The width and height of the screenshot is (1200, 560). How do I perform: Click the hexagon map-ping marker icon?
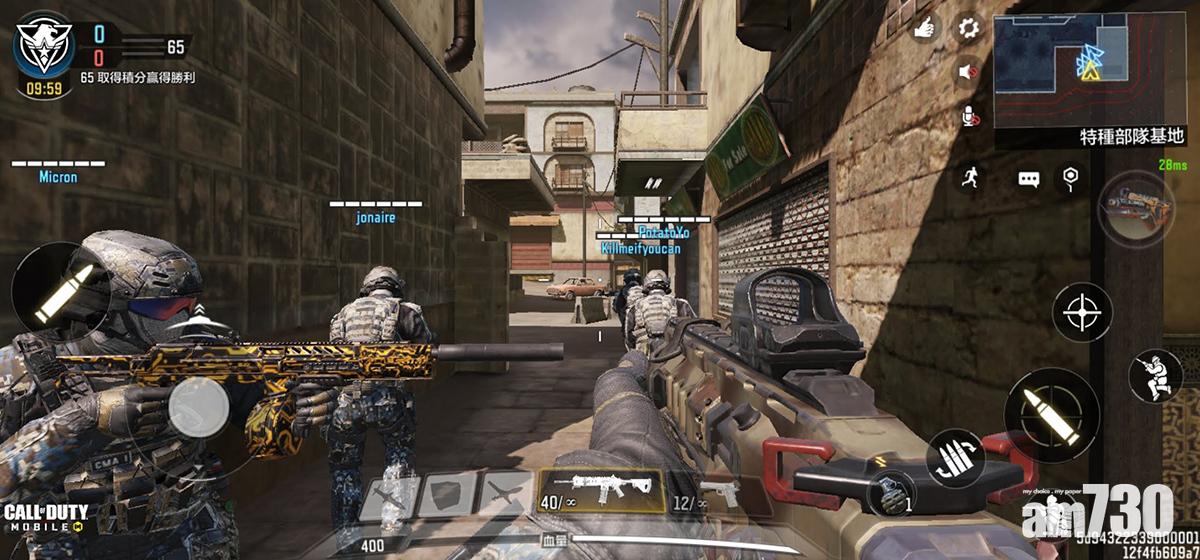tap(1071, 178)
